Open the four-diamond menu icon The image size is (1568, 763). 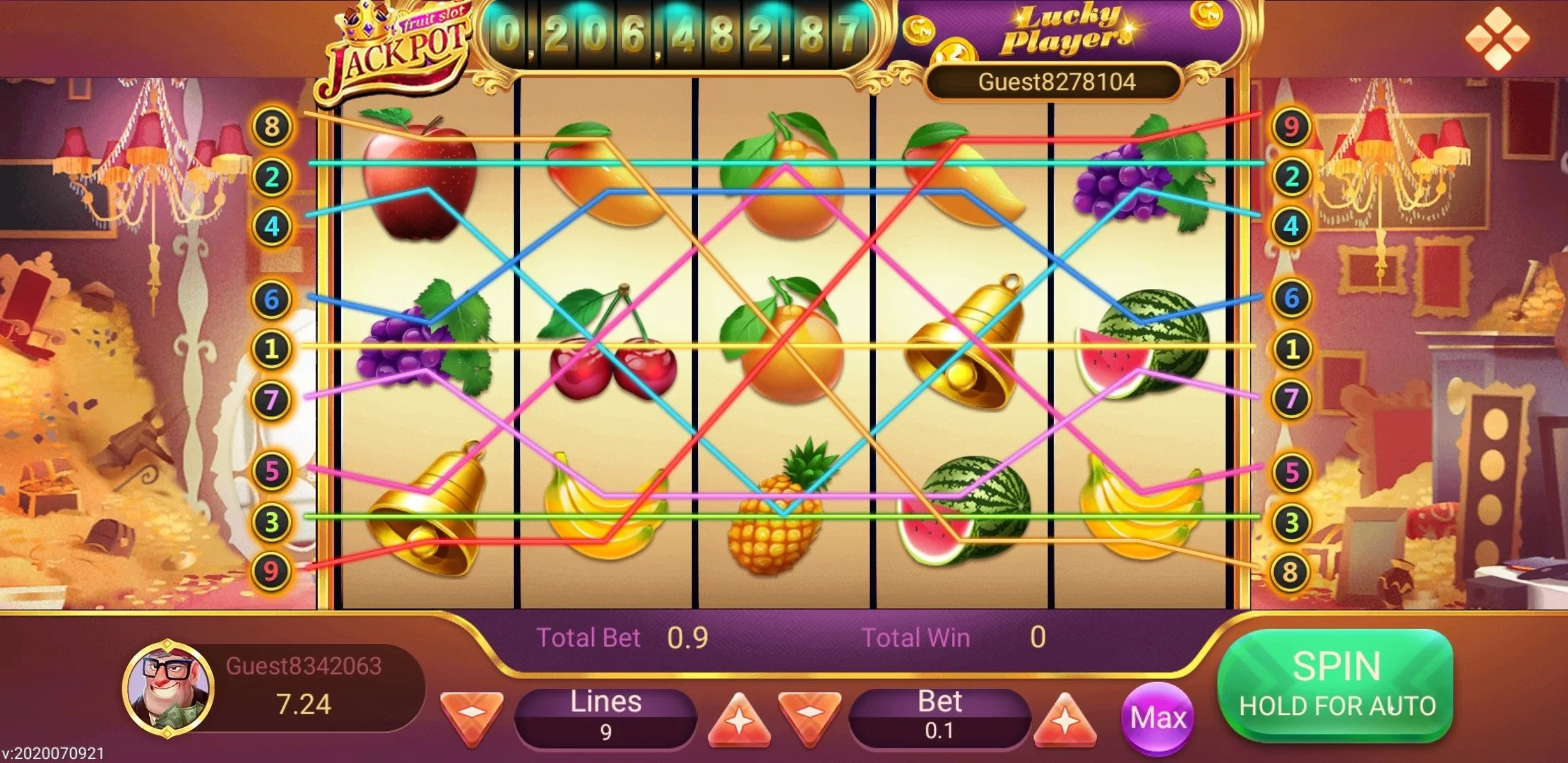click(x=1497, y=38)
